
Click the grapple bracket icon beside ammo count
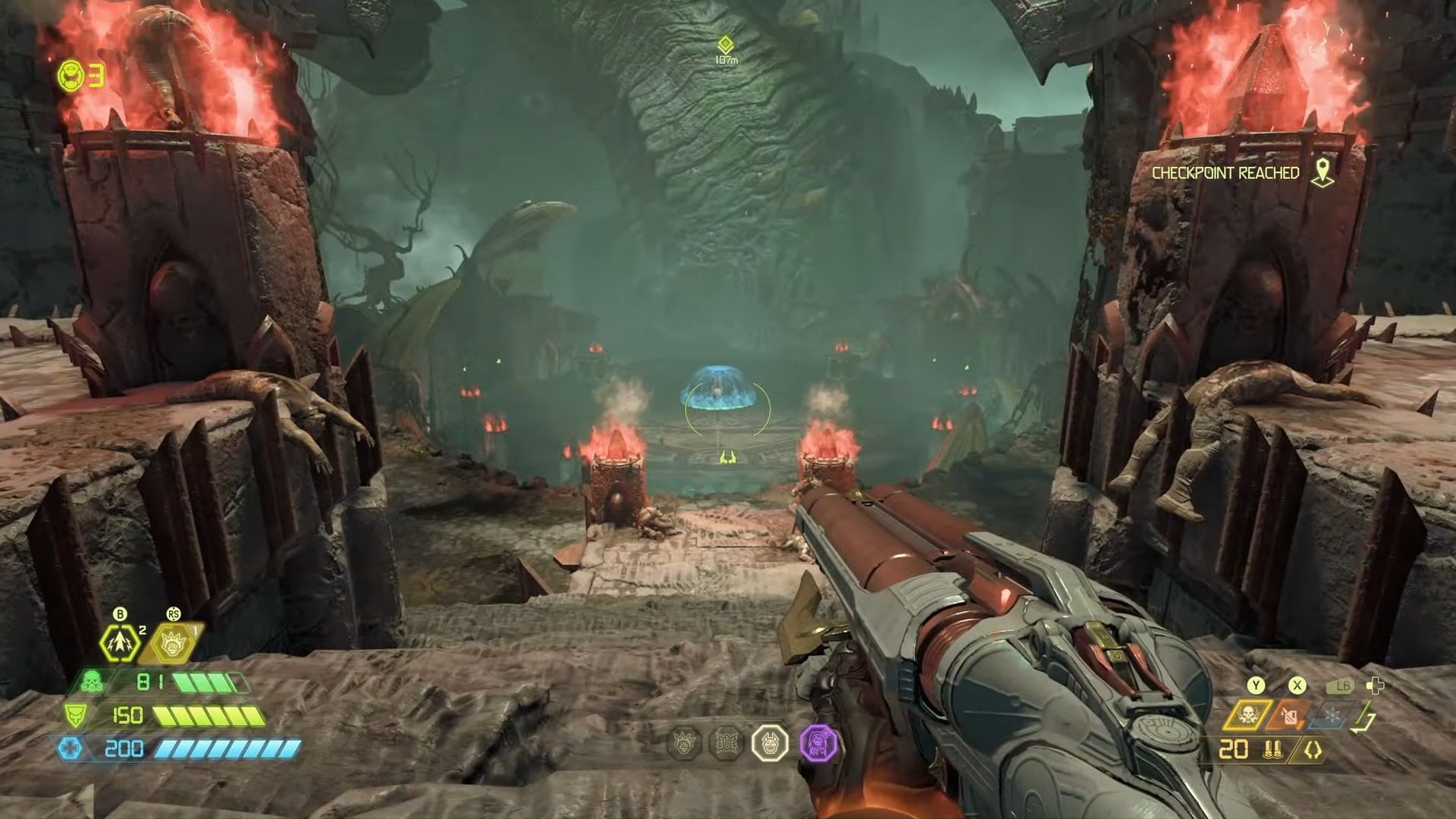click(1312, 750)
